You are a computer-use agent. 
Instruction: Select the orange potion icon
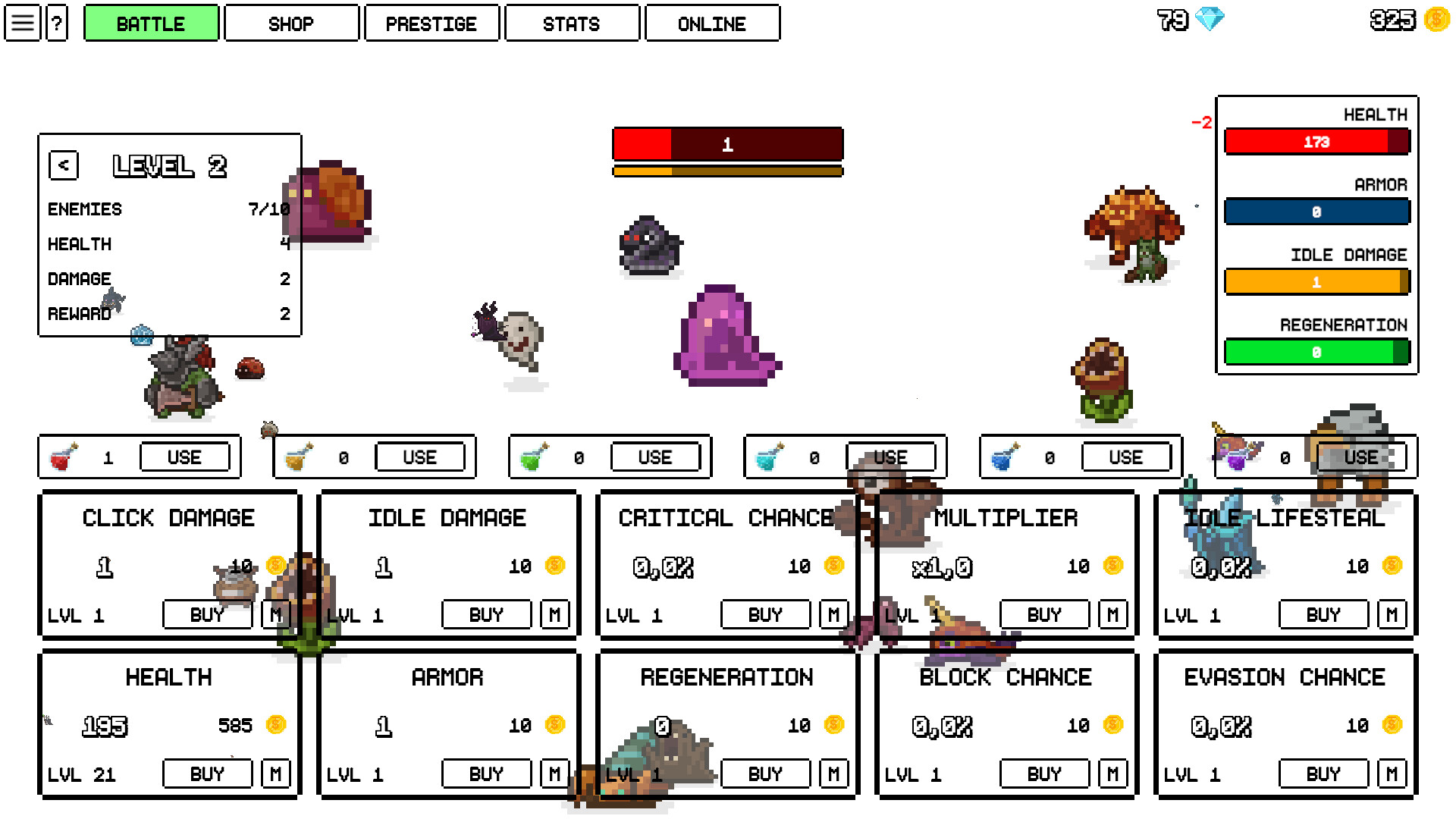tap(301, 457)
